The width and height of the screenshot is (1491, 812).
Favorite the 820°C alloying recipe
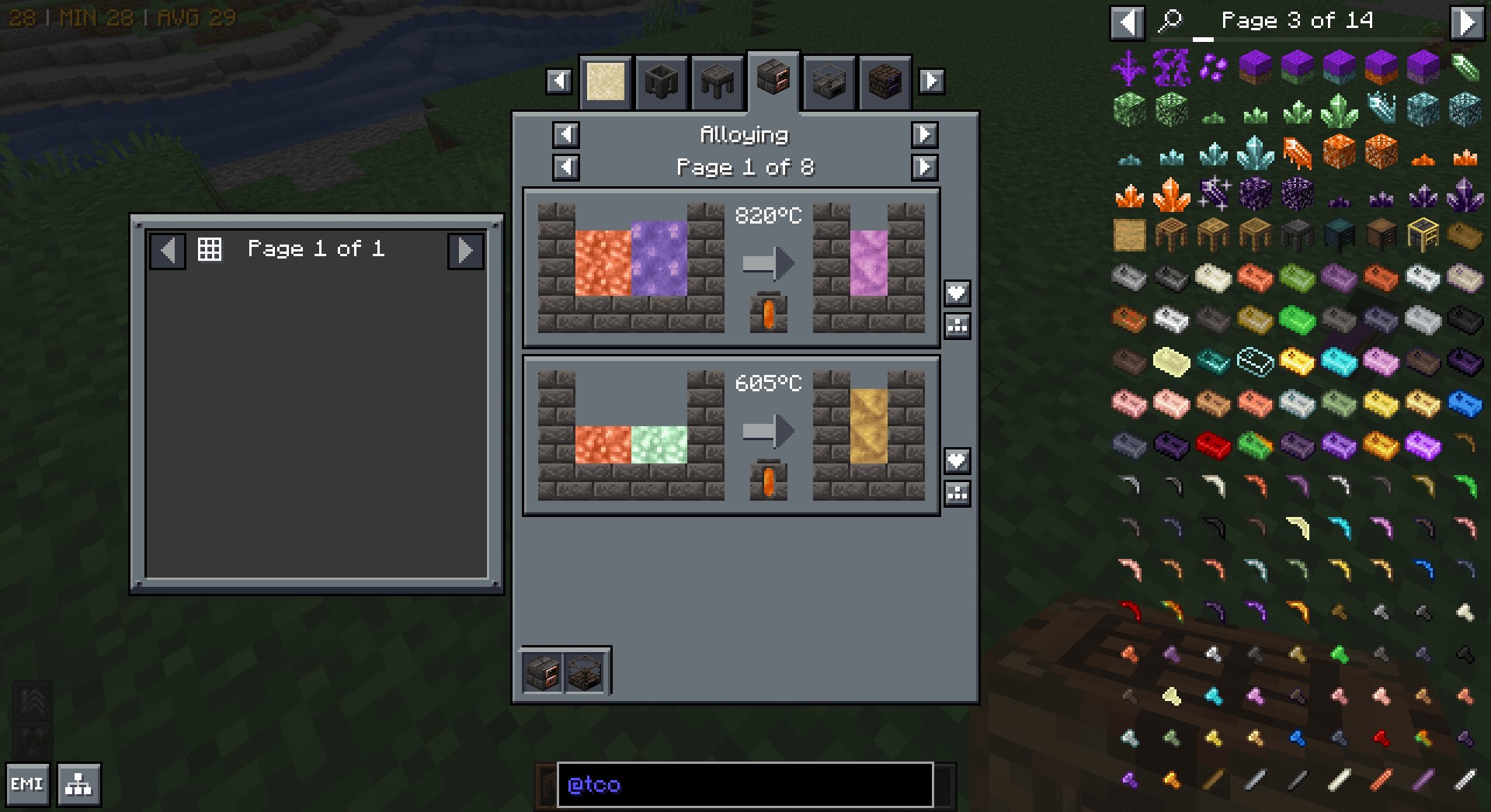click(x=957, y=293)
